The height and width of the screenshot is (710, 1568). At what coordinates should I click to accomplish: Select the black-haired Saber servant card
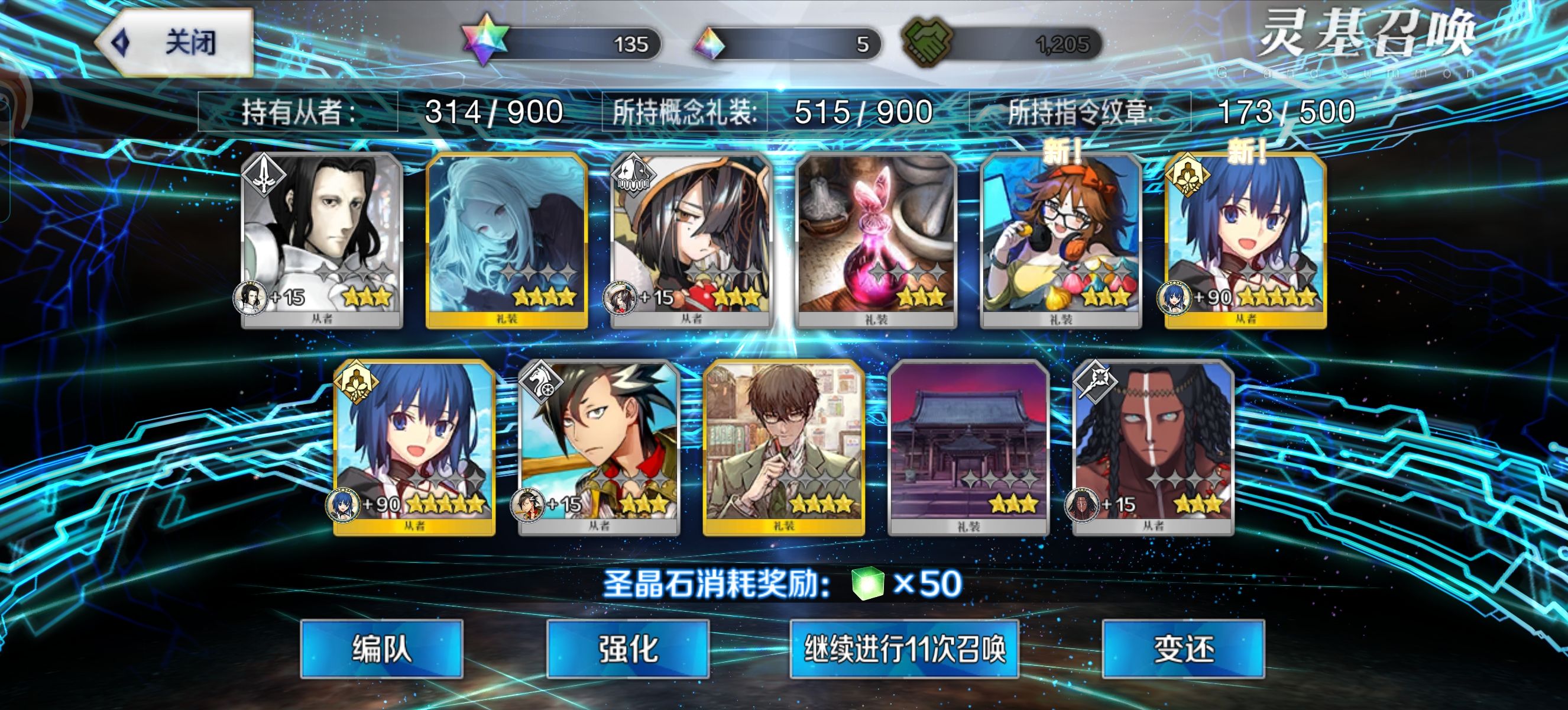pos(322,240)
